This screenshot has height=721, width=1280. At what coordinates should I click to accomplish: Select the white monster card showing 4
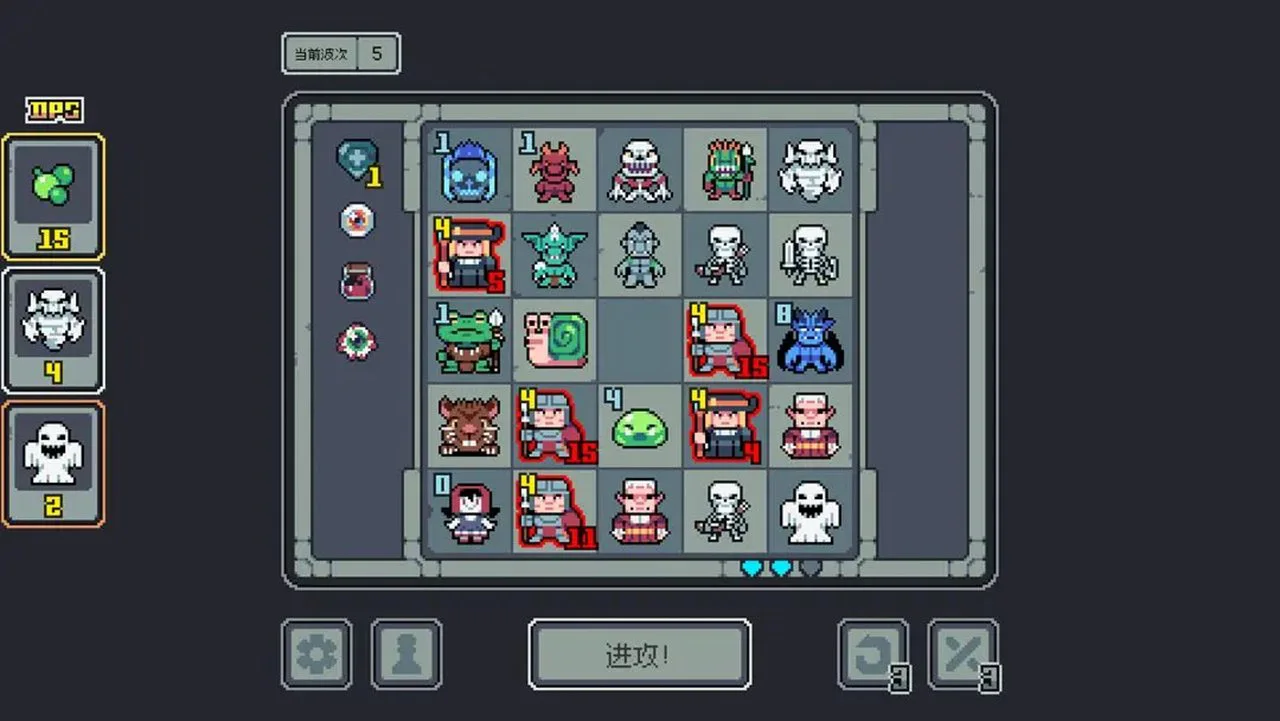(x=53, y=330)
